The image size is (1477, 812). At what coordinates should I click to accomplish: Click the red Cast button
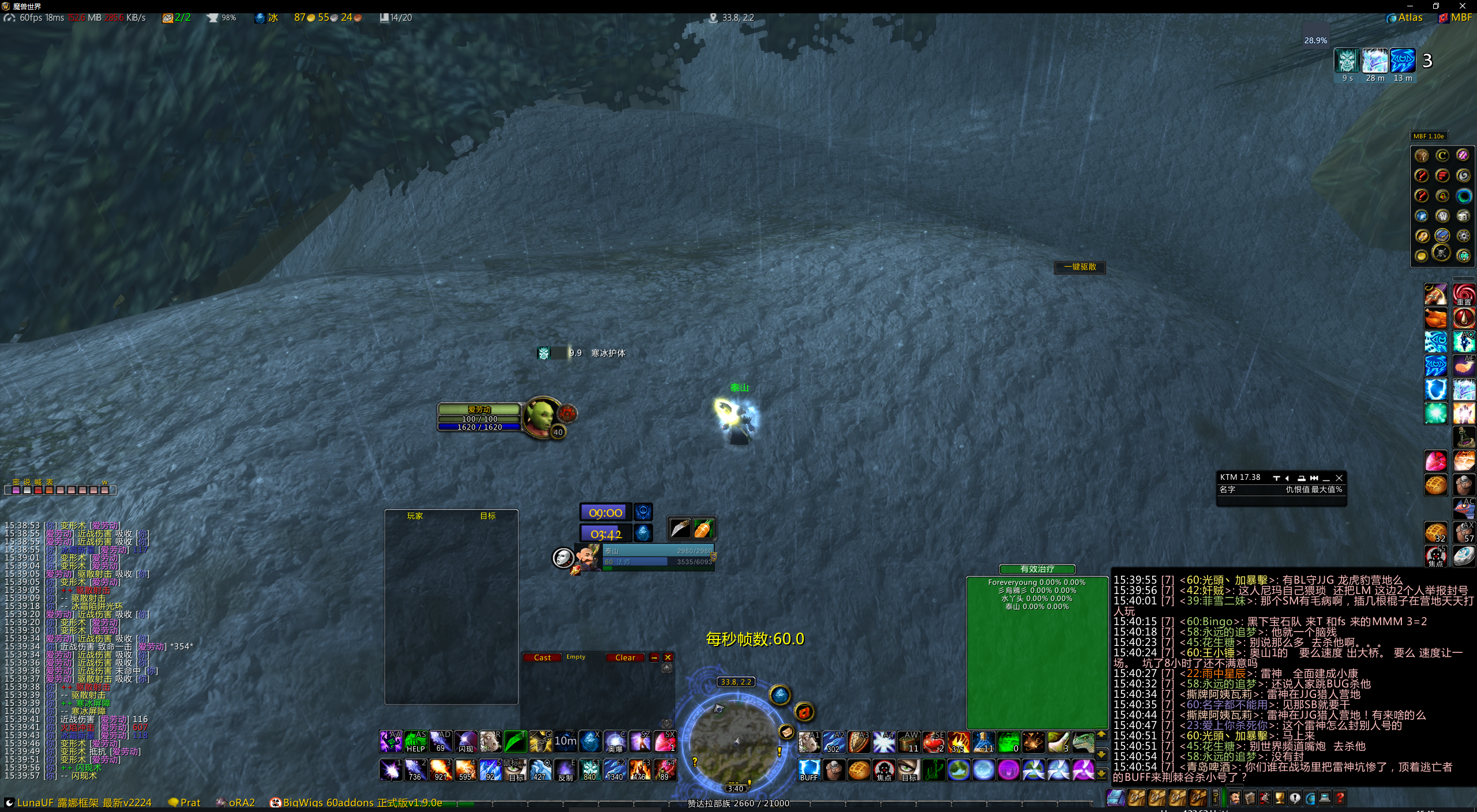coord(542,657)
